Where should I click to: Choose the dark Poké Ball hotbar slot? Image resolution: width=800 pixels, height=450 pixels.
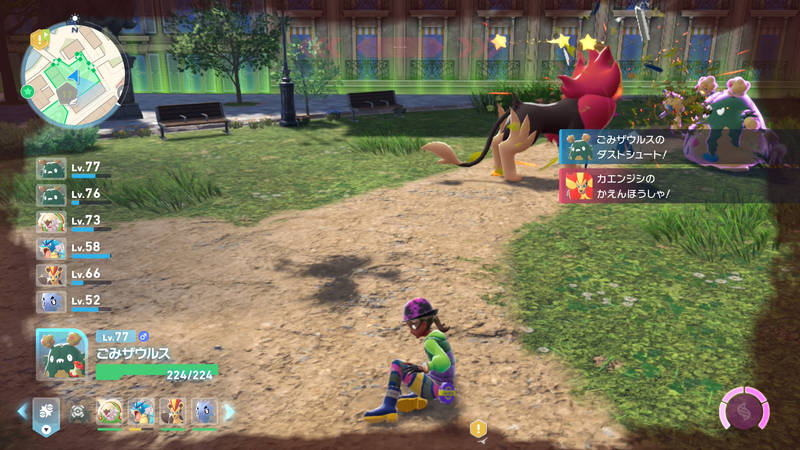point(78,412)
